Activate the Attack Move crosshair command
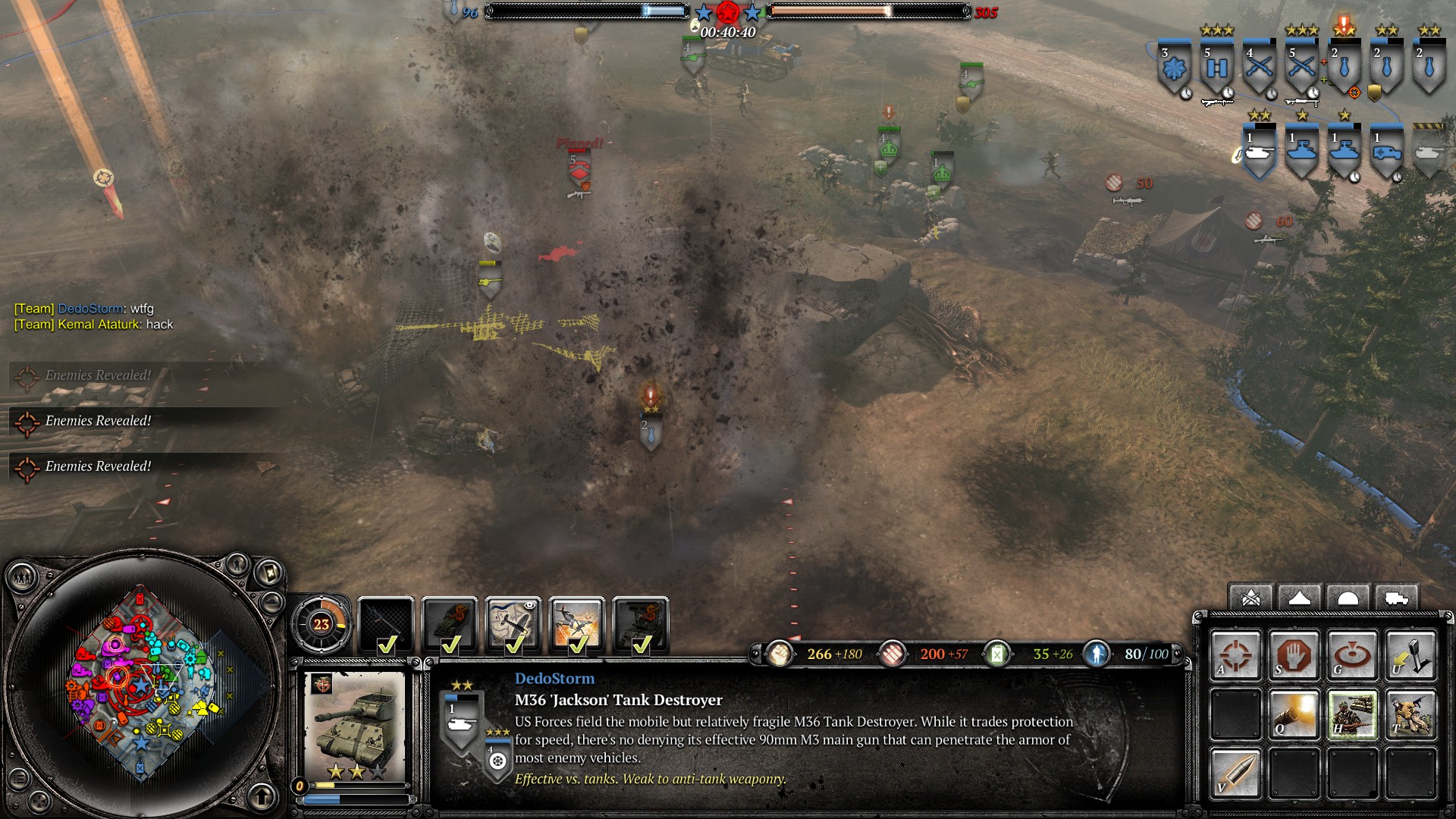1456x819 pixels. coord(1235,654)
